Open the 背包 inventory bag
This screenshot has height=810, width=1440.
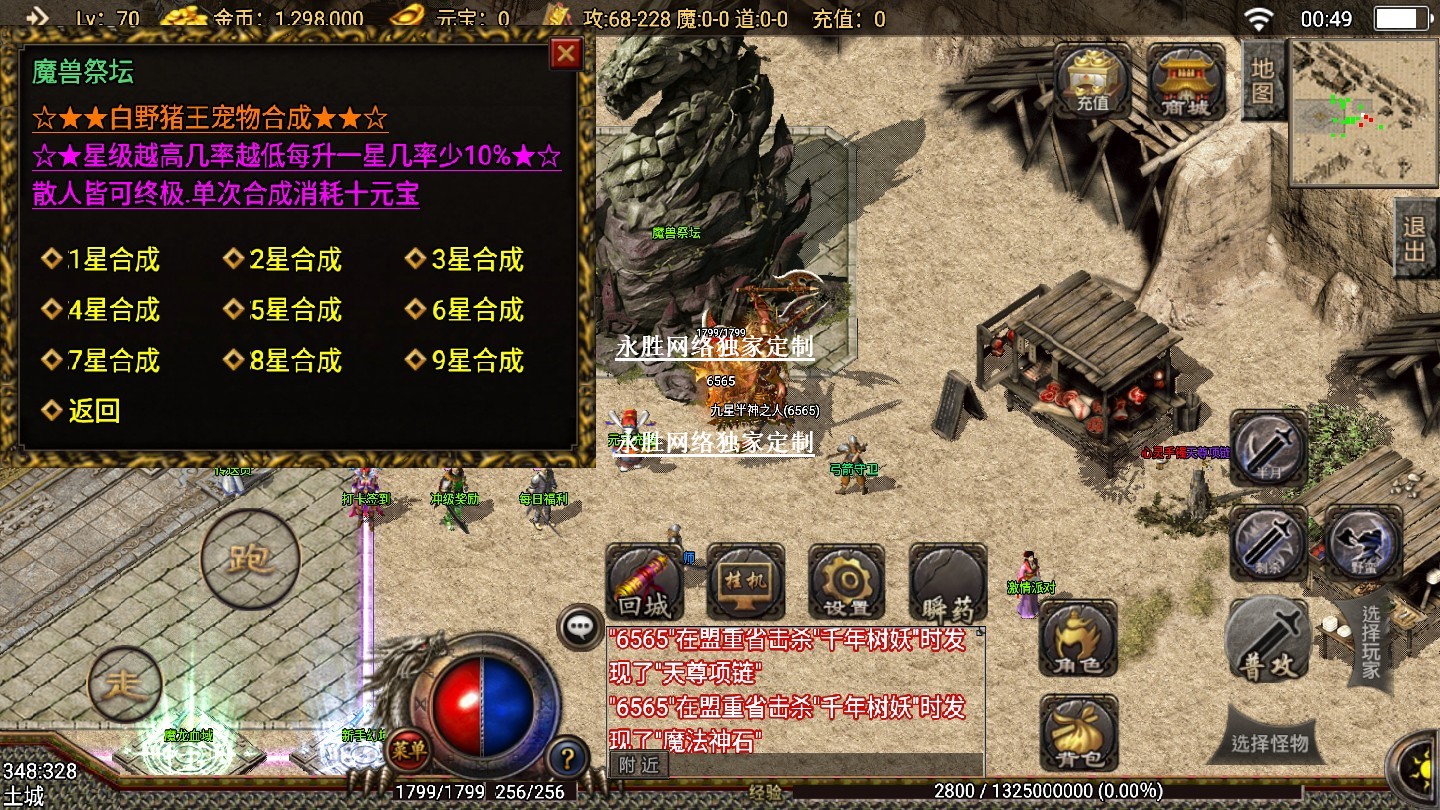1079,734
